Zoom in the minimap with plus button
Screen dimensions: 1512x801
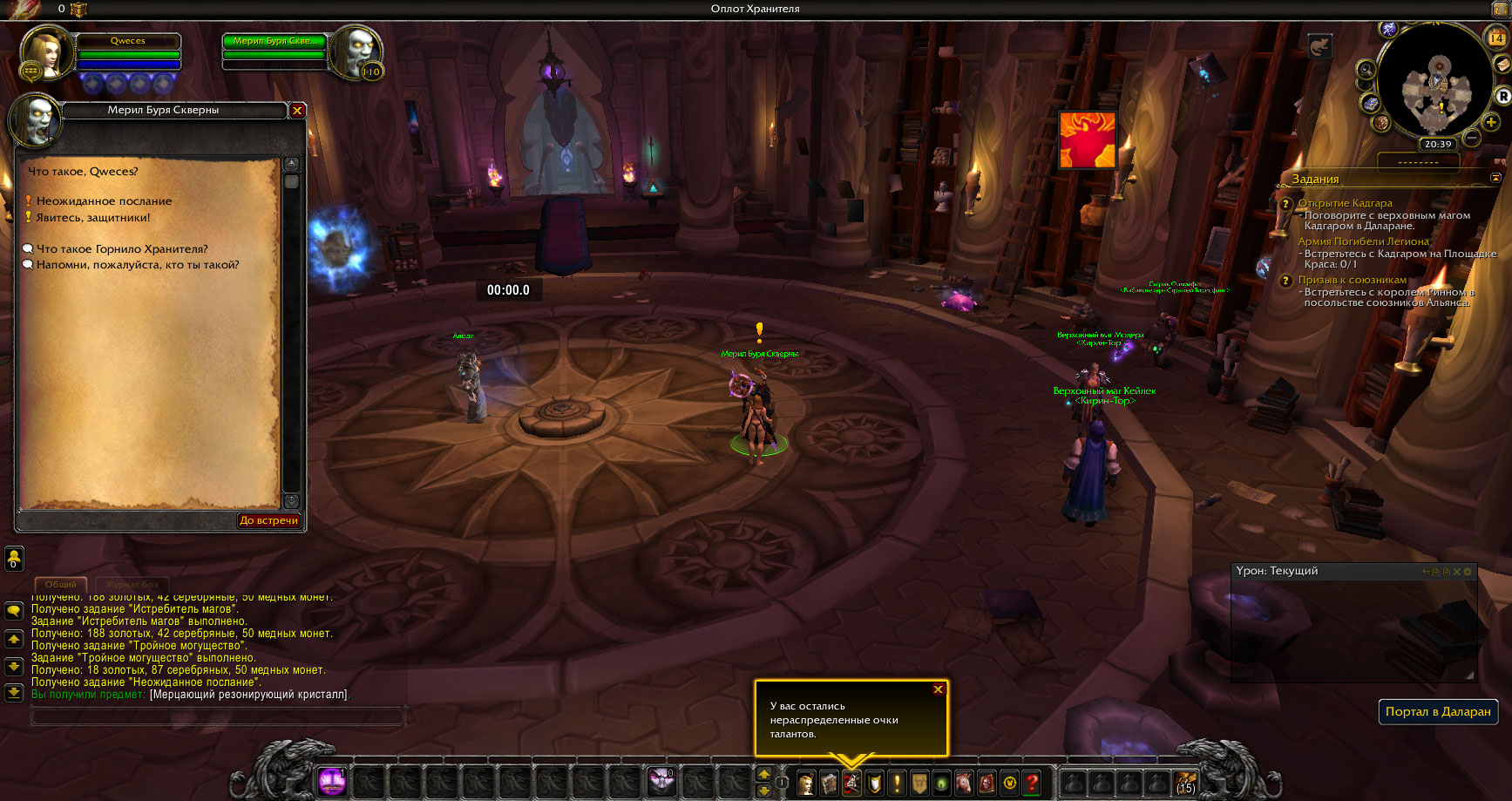coord(1492,123)
